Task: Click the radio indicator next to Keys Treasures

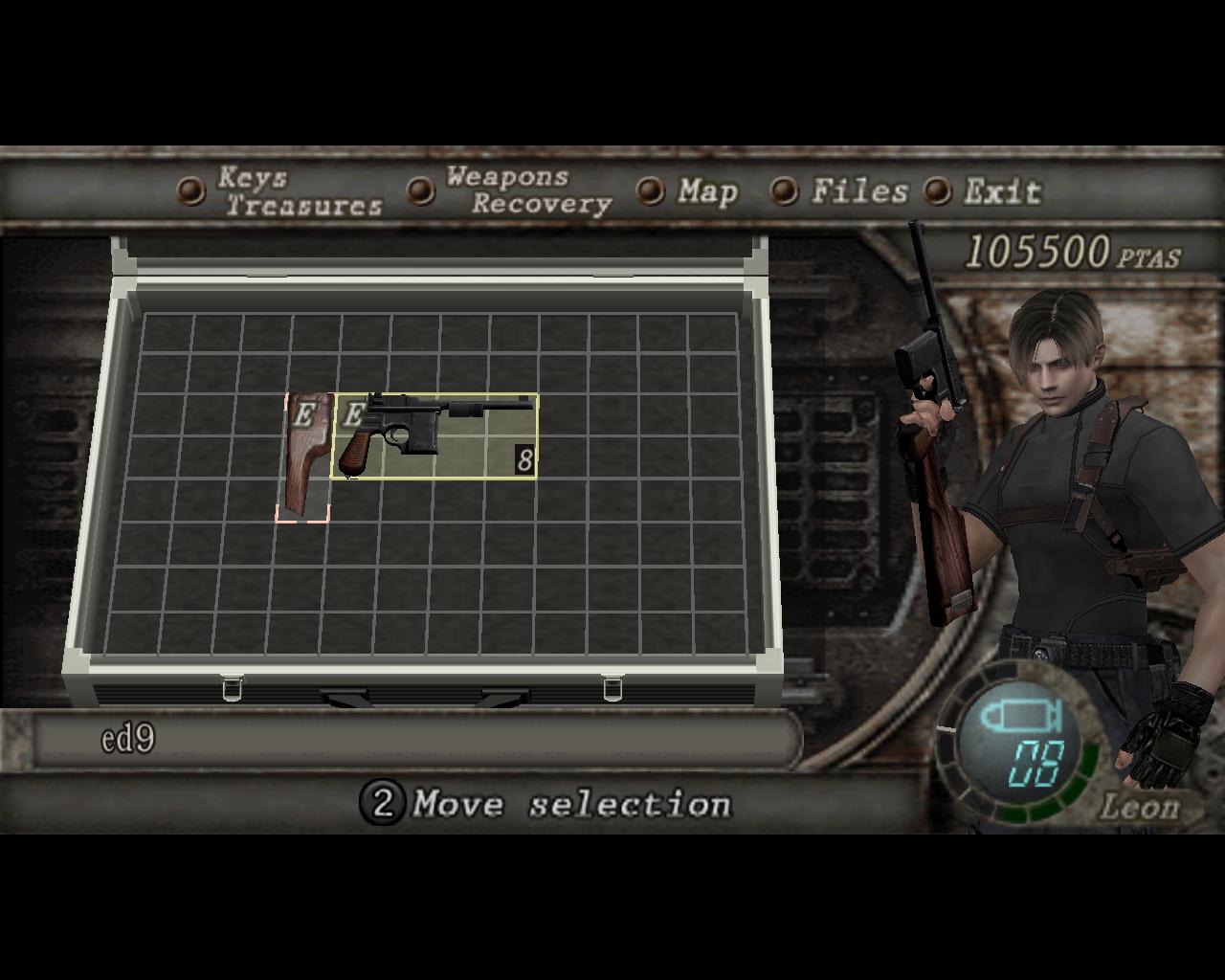Action: pyautogui.click(x=189, y=191)
